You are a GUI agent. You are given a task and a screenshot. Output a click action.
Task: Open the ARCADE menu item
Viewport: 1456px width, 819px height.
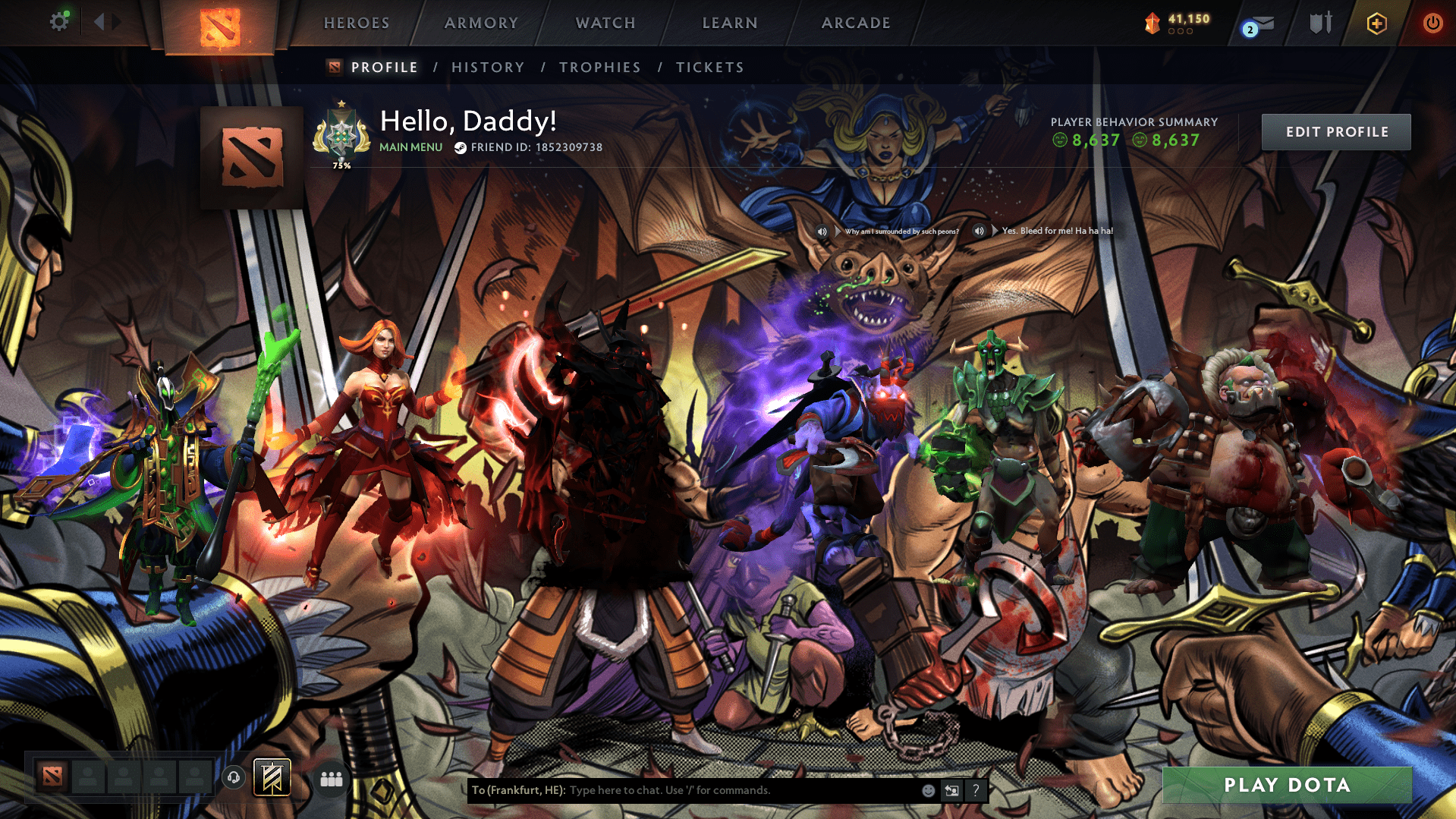click(856, 23)
